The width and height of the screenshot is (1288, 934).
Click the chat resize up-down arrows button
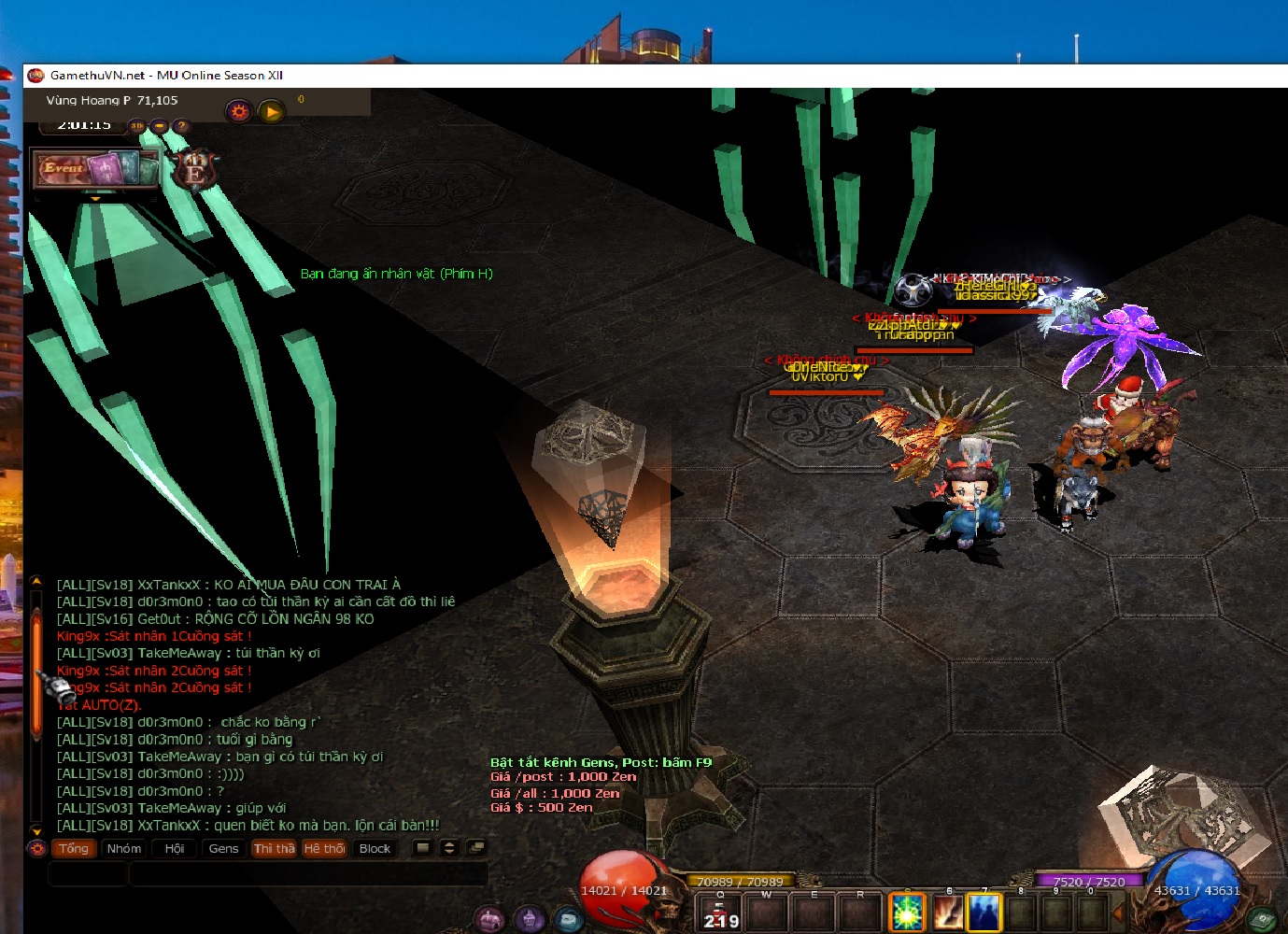coord(449,848)
